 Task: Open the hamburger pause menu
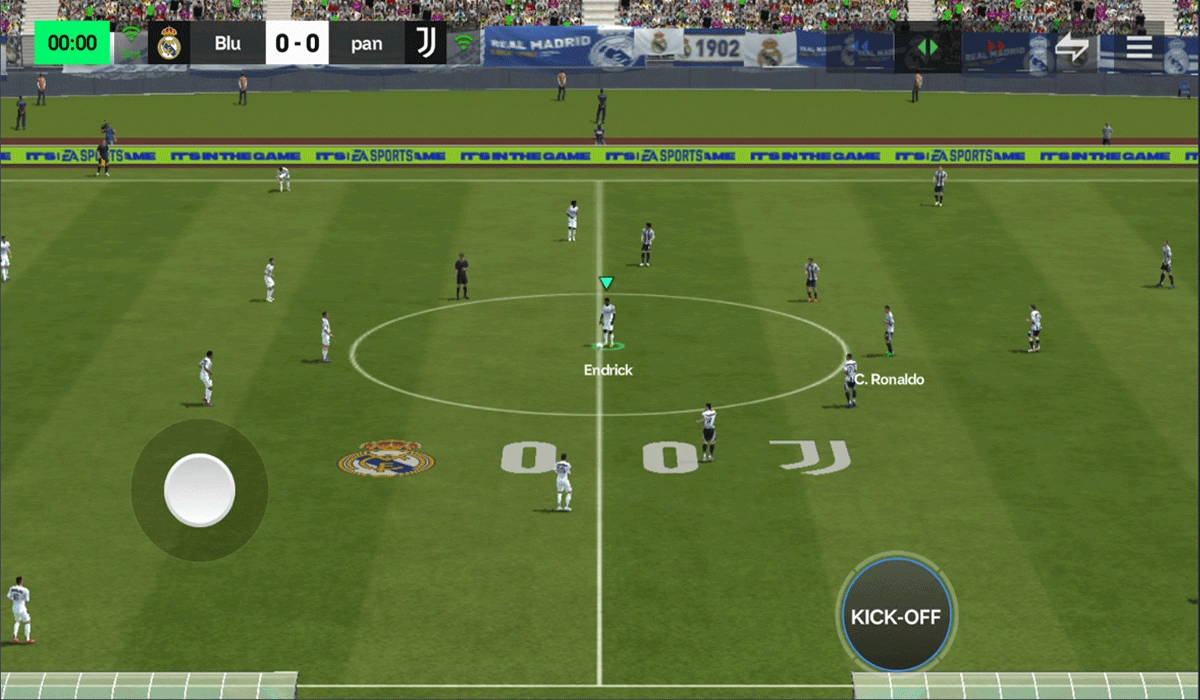1139,46
